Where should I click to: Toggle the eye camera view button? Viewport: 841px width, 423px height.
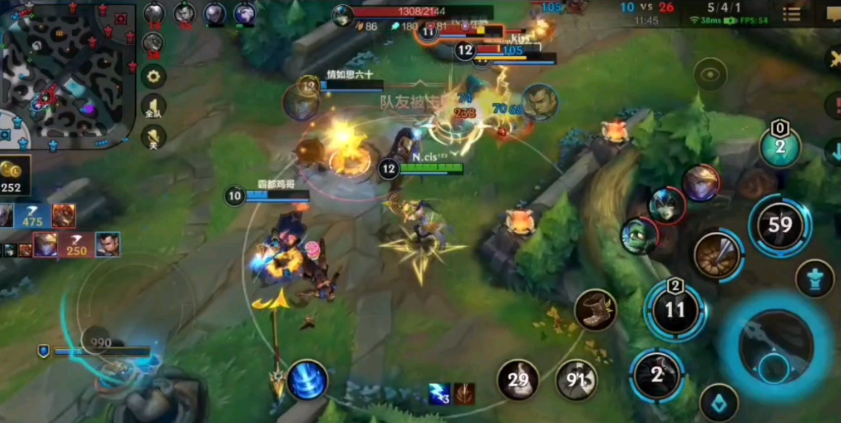coord(711,73)
